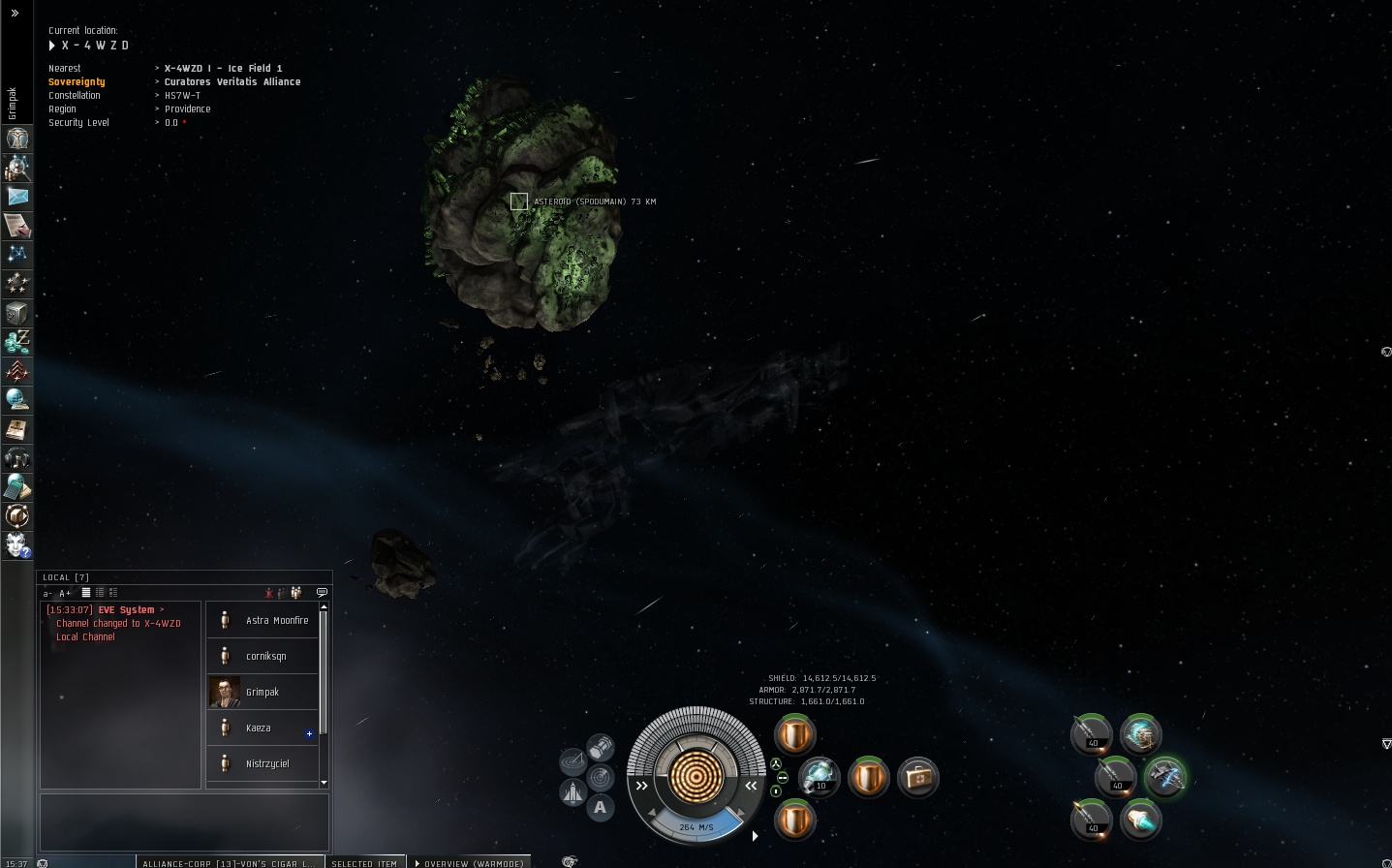Toggle the autopilot A button

pos(601,806)
